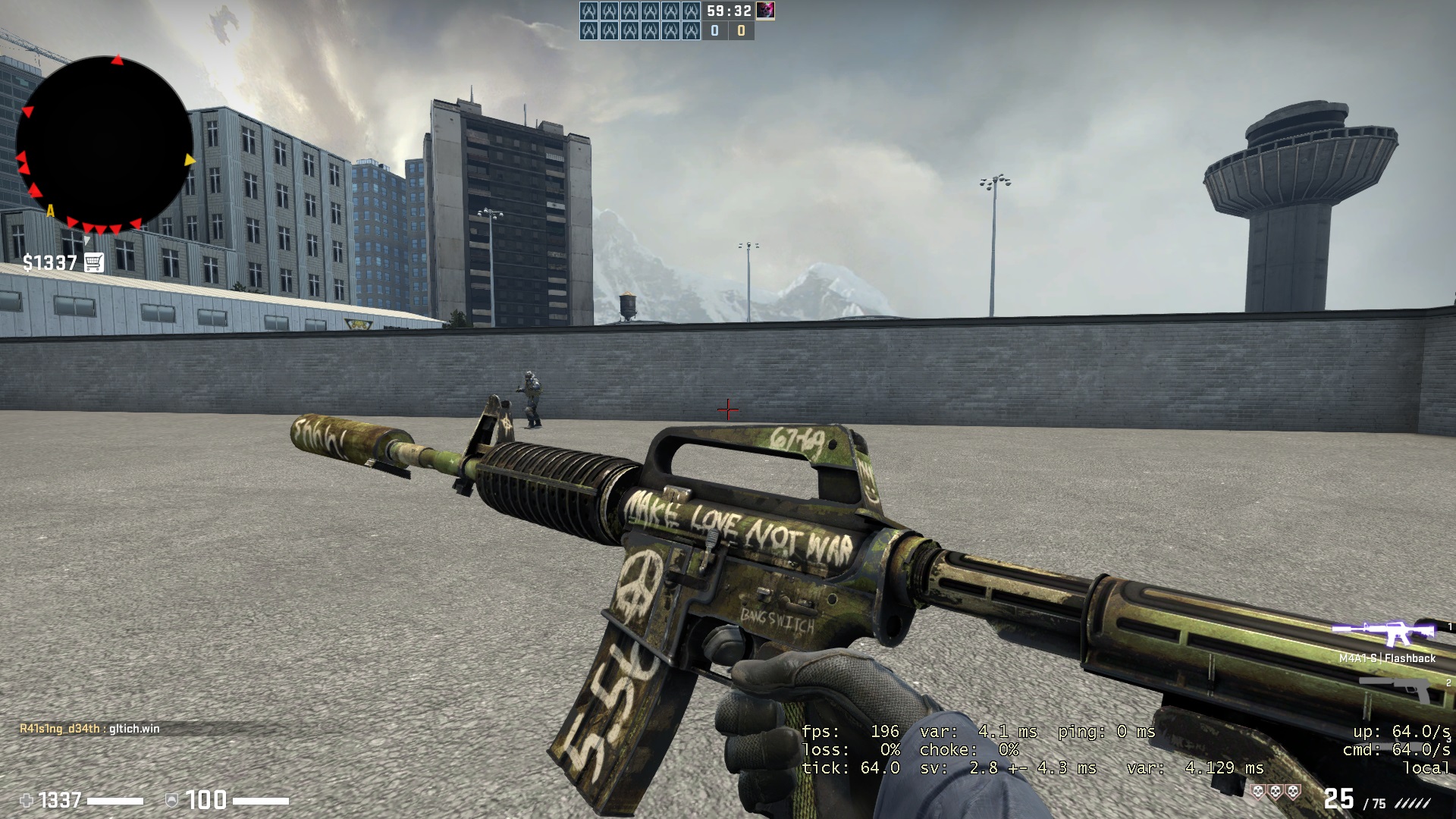This screenshot has height=819, width=1456.
Task: Open the buy menu cart icon
Action: point(94,262)
